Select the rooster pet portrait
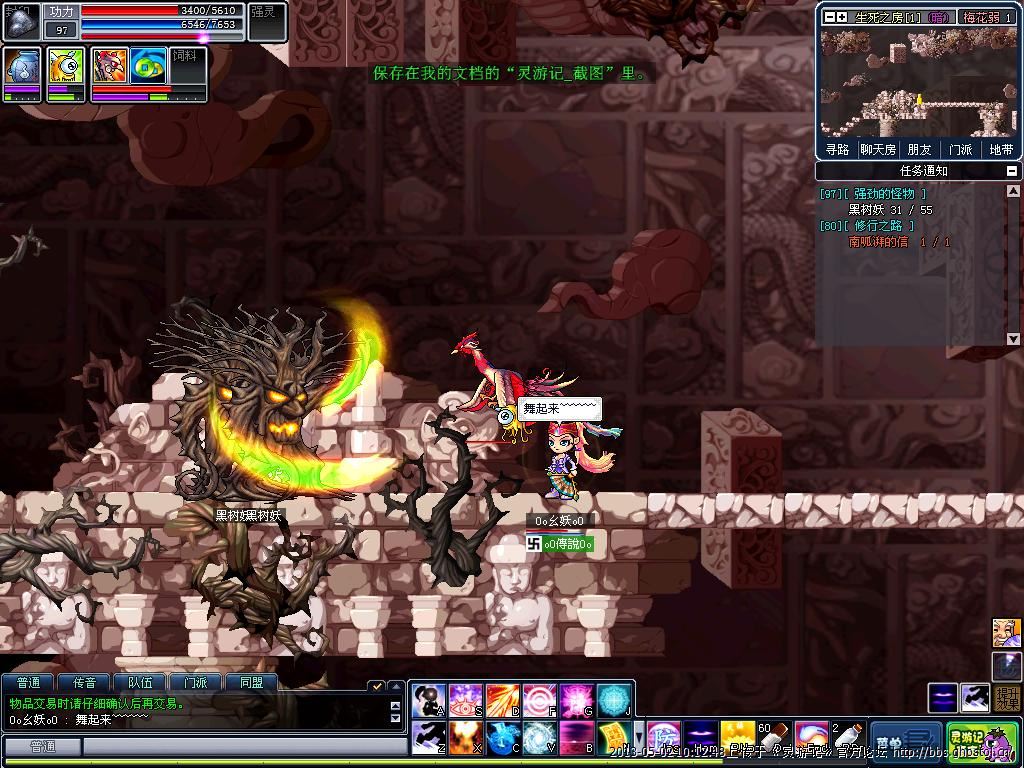This screenshot has height=768, width=1024. (108, 65)
